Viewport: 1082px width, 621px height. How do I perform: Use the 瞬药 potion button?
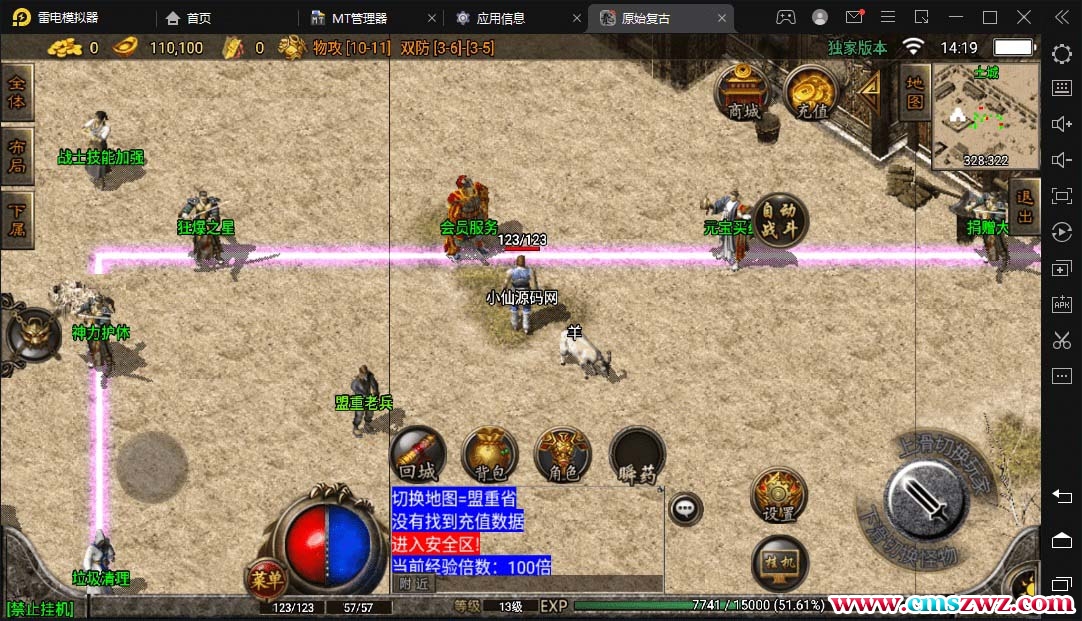(637, 457)
